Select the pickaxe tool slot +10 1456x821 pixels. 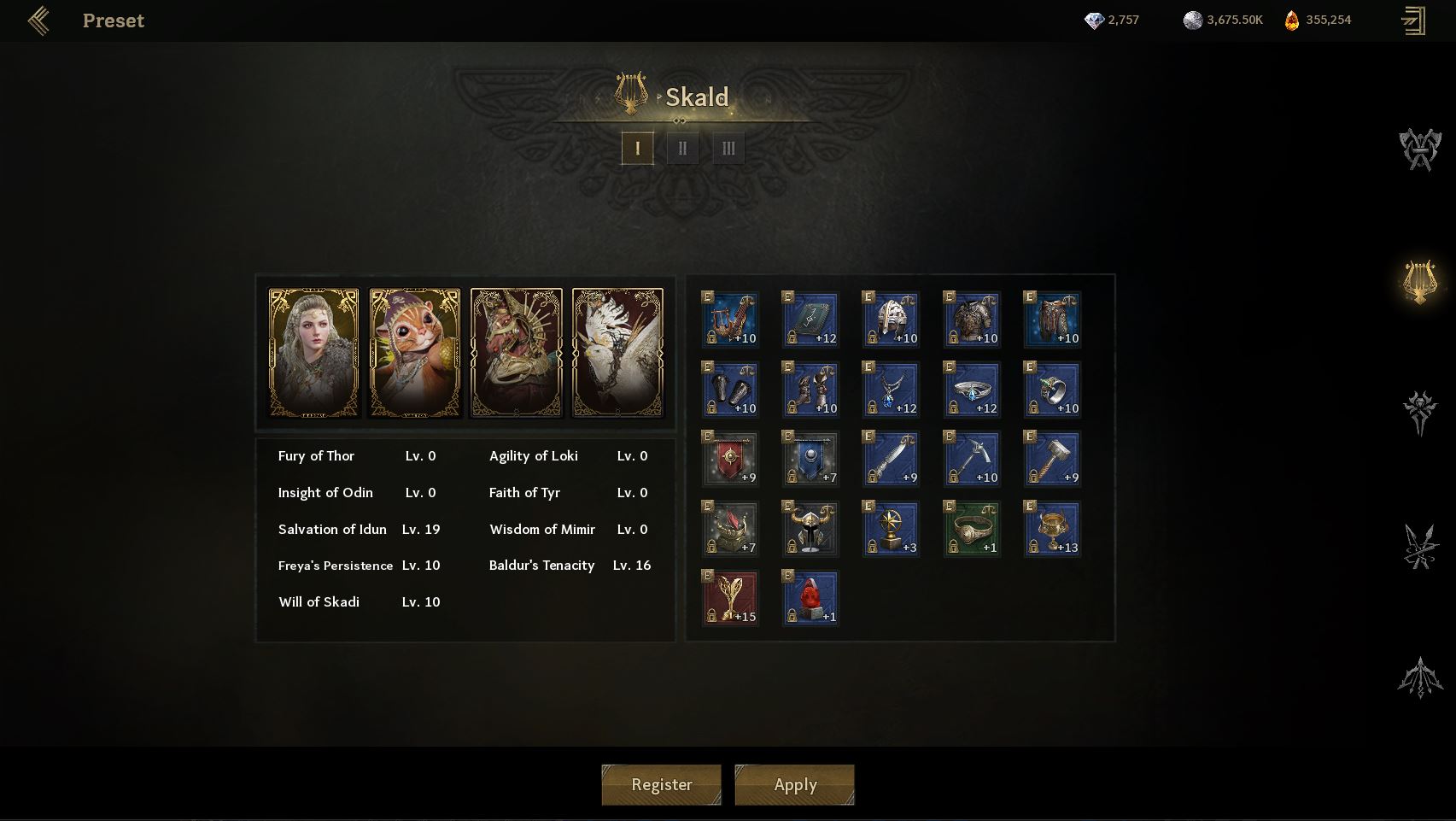[x=972, y=459]
